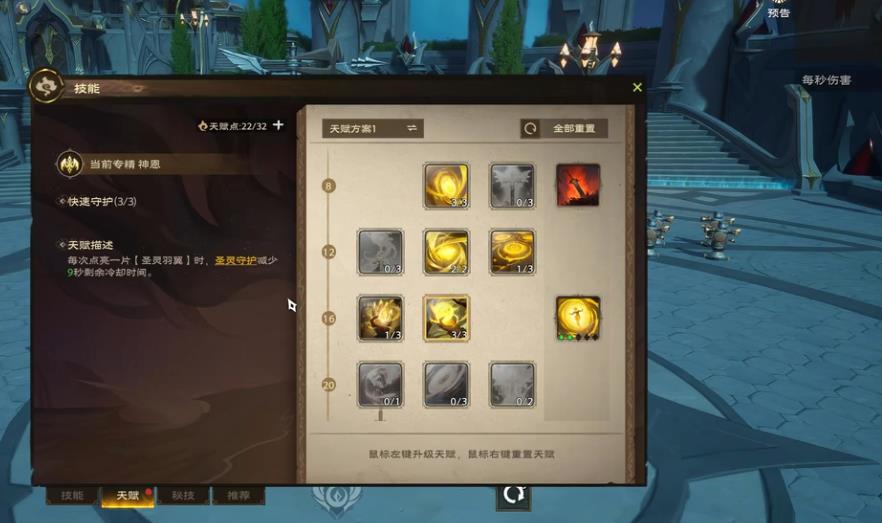882x523 pixels.
Task: Choose the 3/3 golden talent in row 8
Action: click(446, 186)
